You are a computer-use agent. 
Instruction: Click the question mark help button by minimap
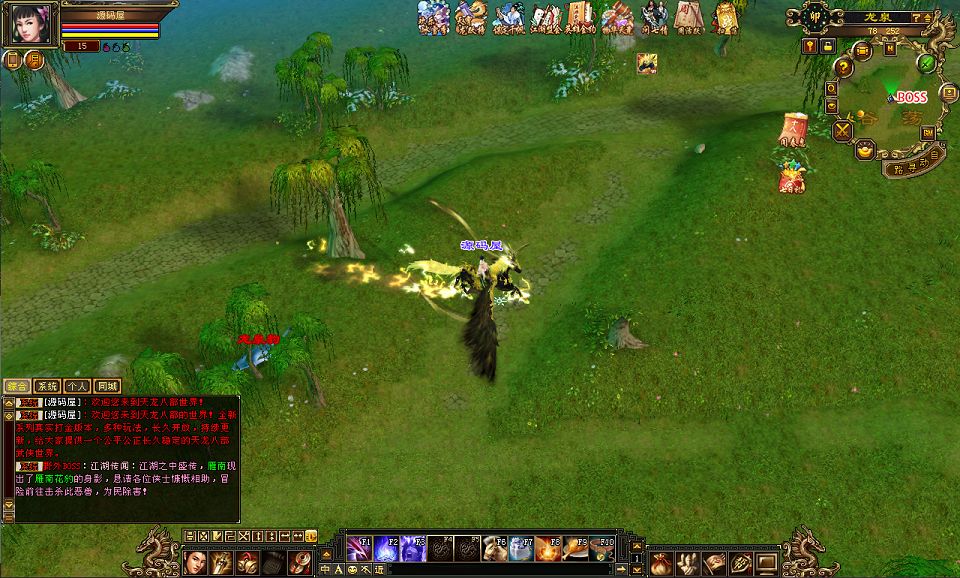[x=844, y=67]
